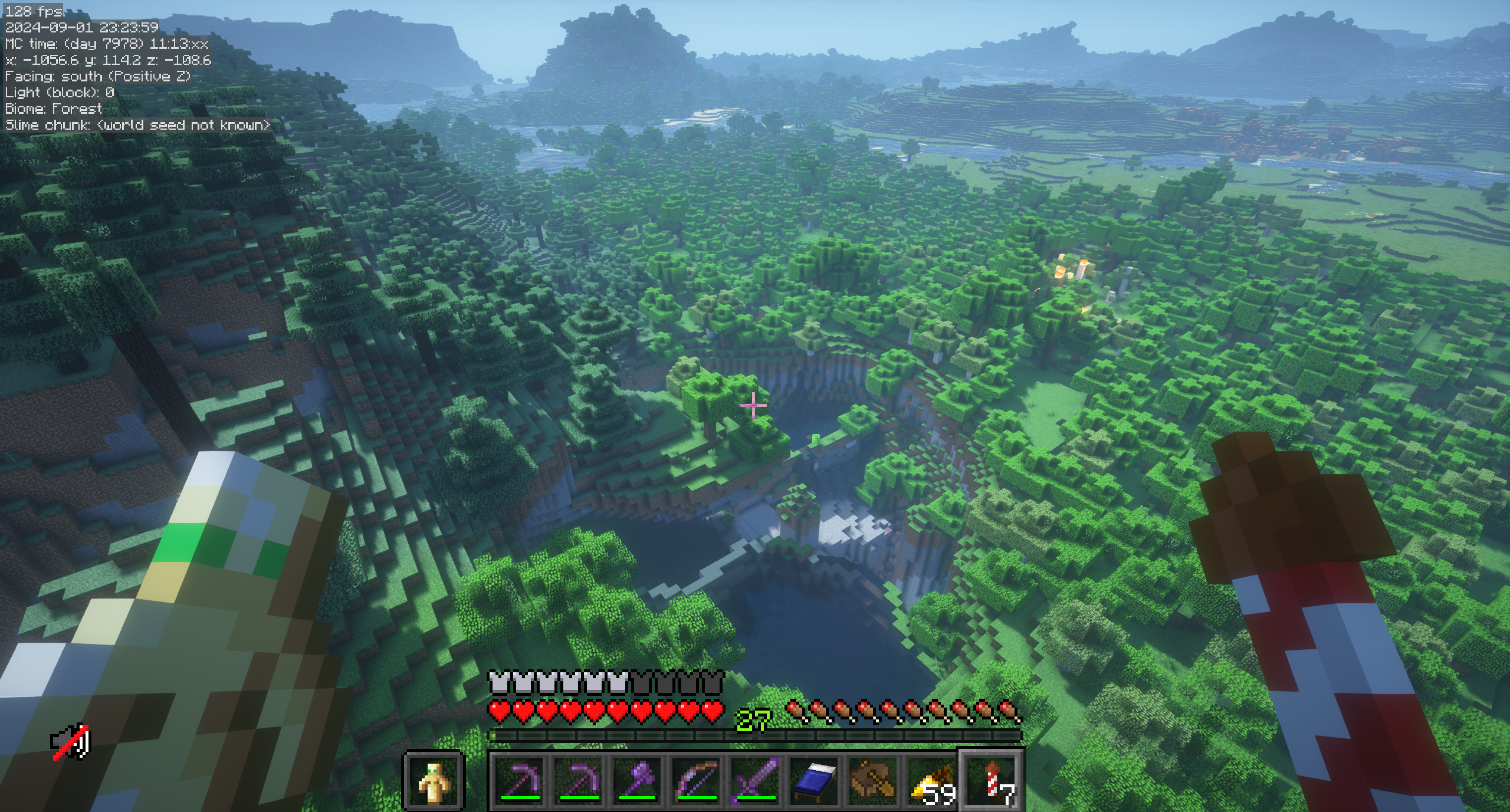
Task: Select the totem of undying offhand slot
Action: click(x=434, y=780)
